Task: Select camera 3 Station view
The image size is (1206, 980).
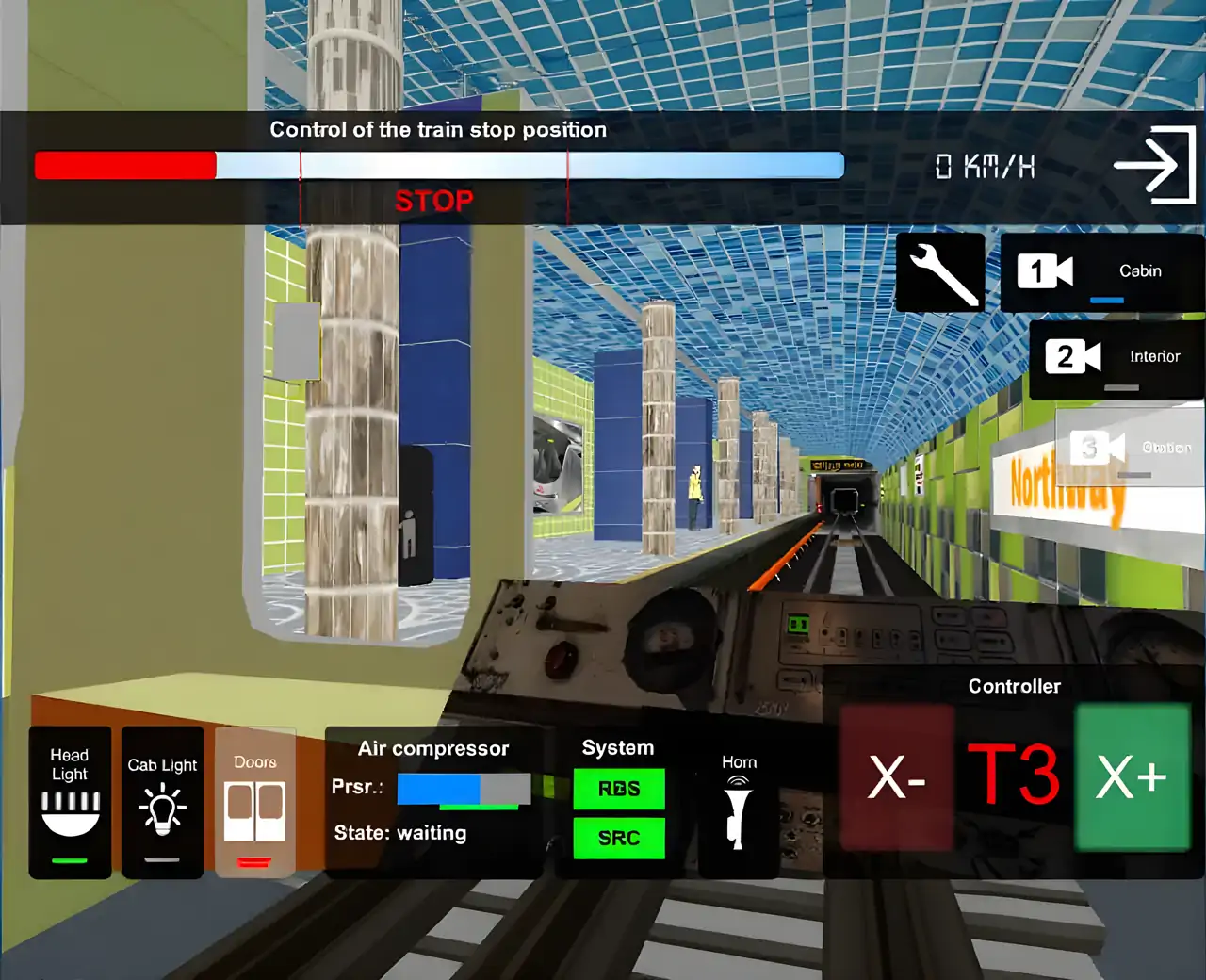Action: coord(1129,448)
